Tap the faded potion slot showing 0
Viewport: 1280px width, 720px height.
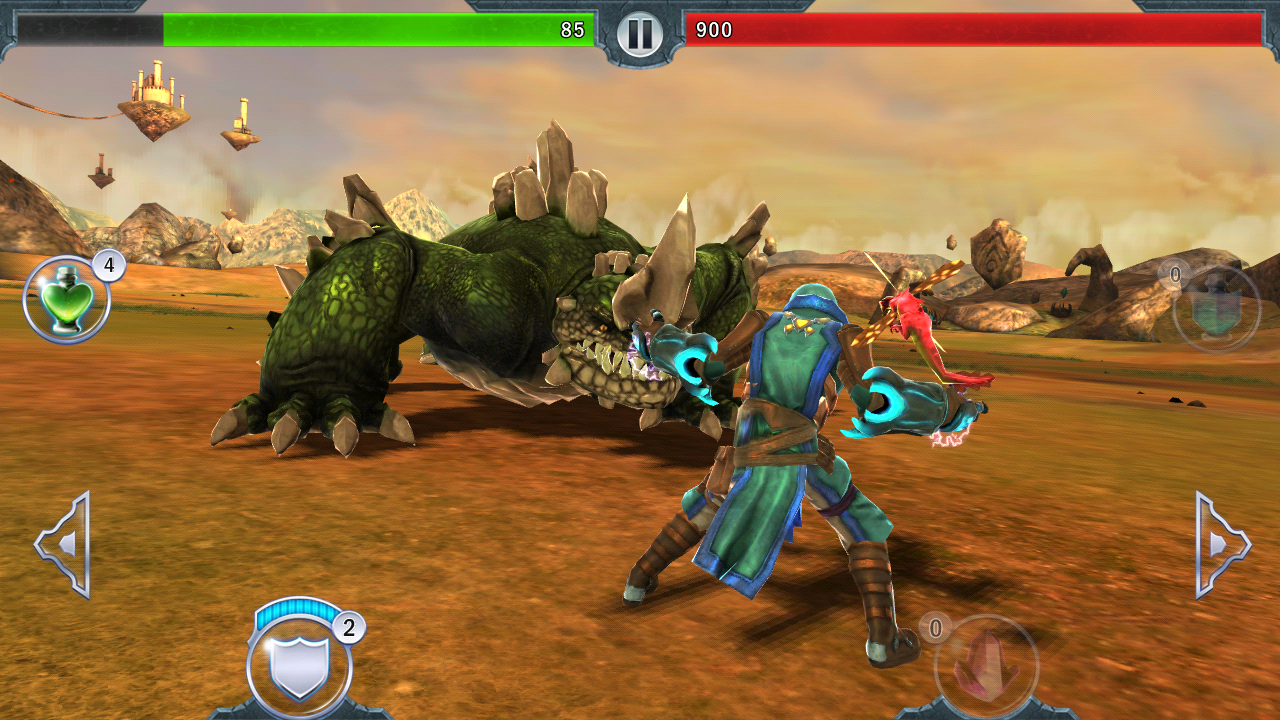point(1216,308)
